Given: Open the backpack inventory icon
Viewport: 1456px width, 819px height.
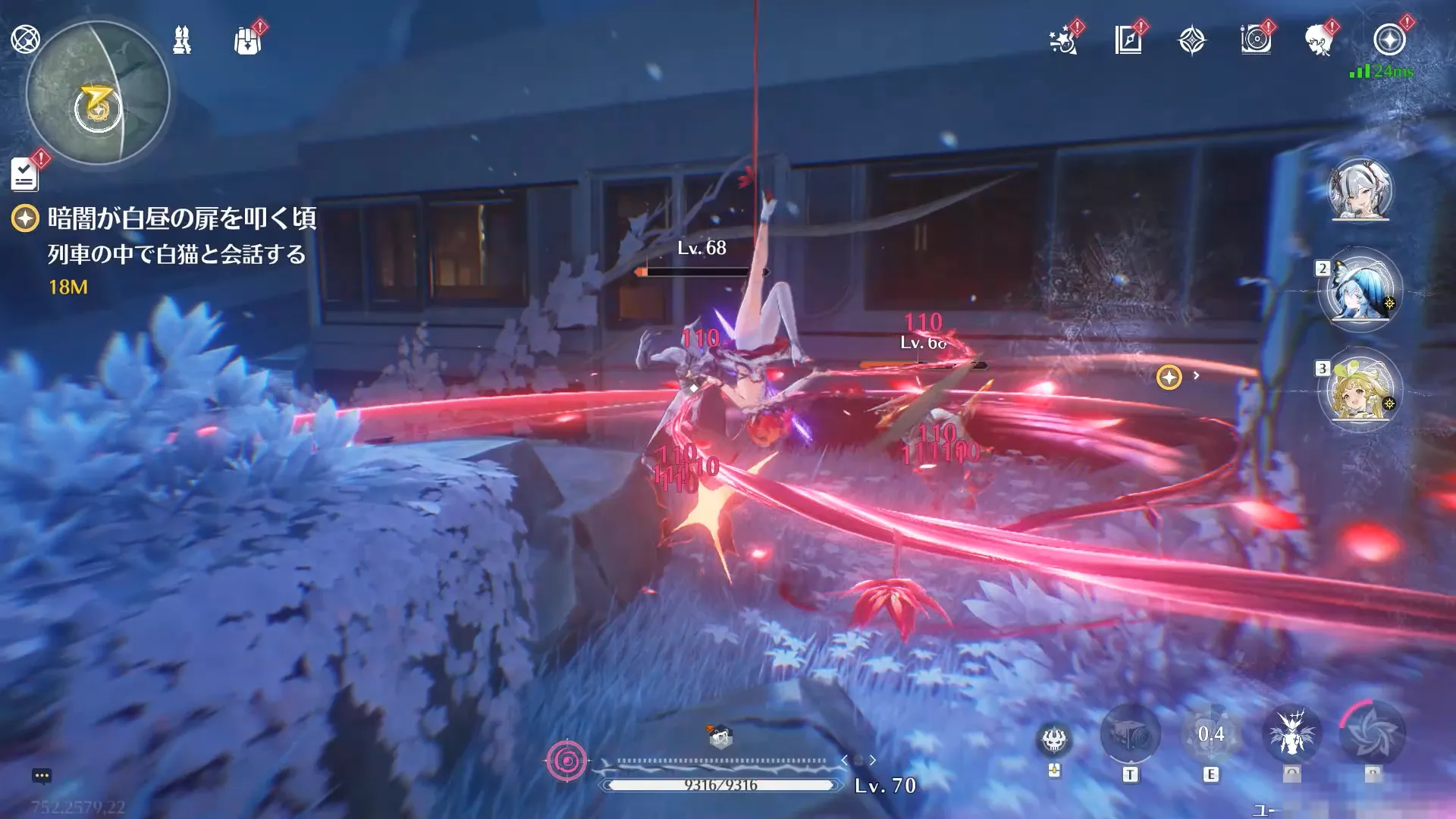Looking at the screenshot, I should 247,40.
